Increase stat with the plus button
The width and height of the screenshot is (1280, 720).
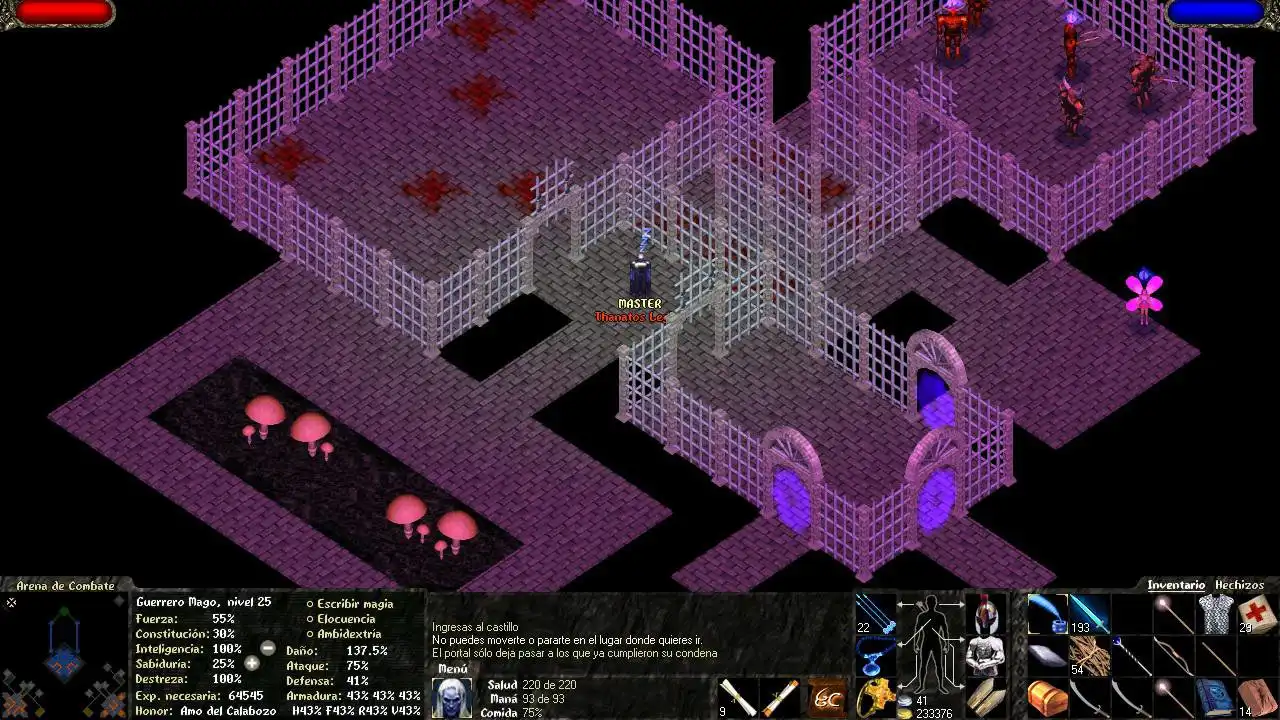(x=252, y=663)
